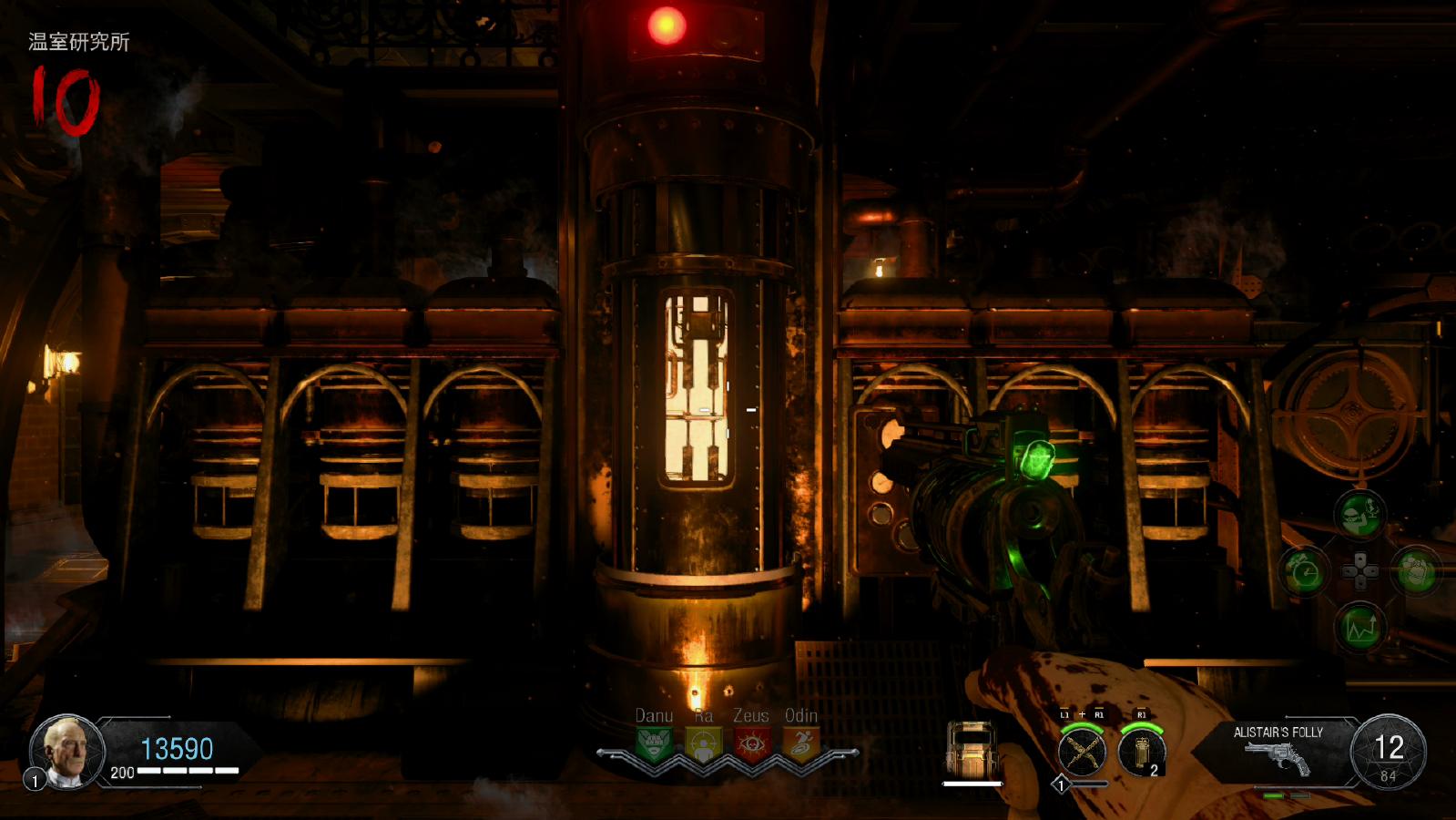
Task: Select the shield equipment icon
Action: click(x=971, y=749)
